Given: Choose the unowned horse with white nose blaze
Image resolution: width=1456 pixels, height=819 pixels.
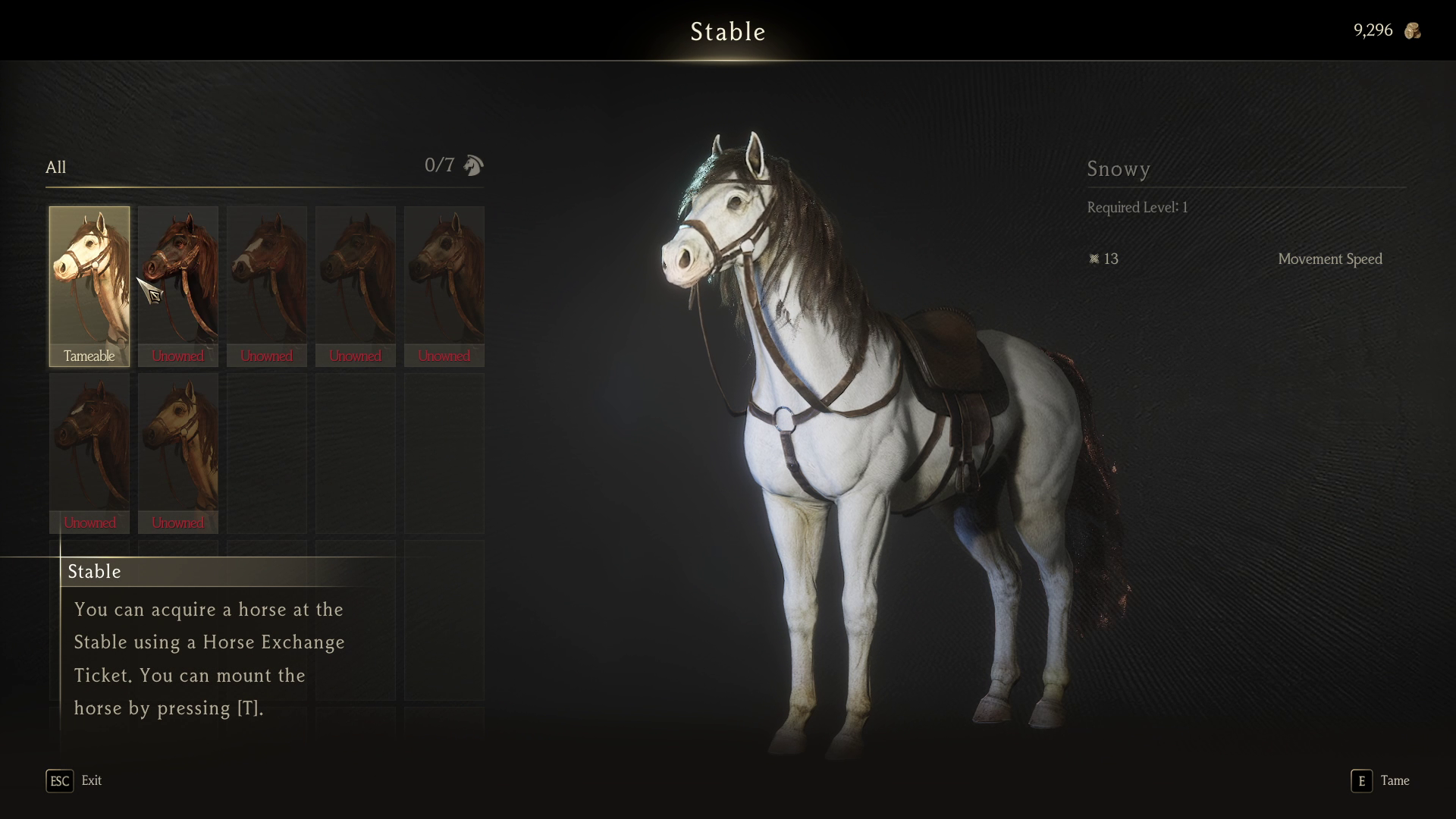Looking at the screenshot, I should click(x=267, y=286).
